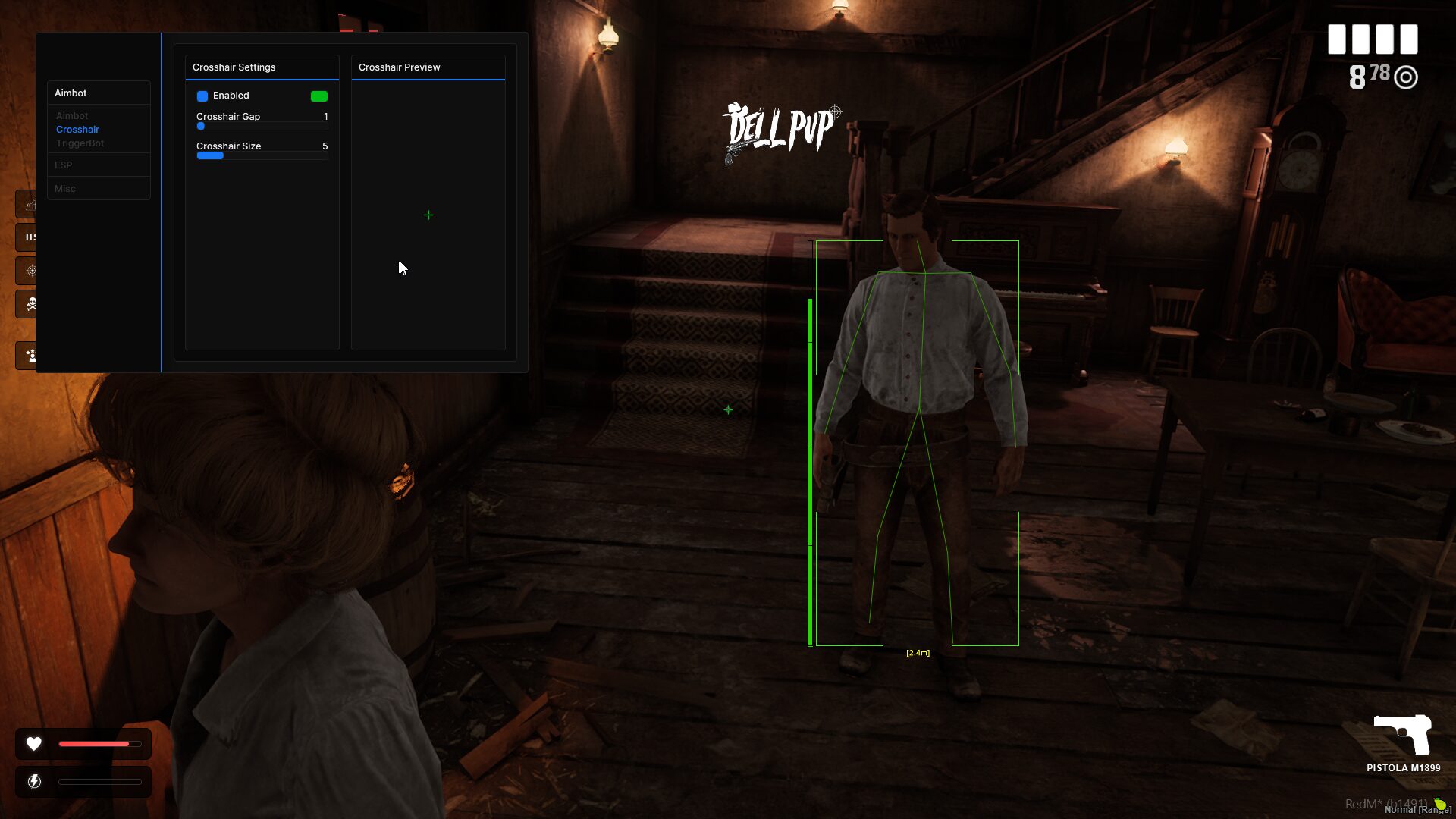Click the green crosshair color swatch
Viewport: 1456px width, 819px height.
(x=318, y=96)
